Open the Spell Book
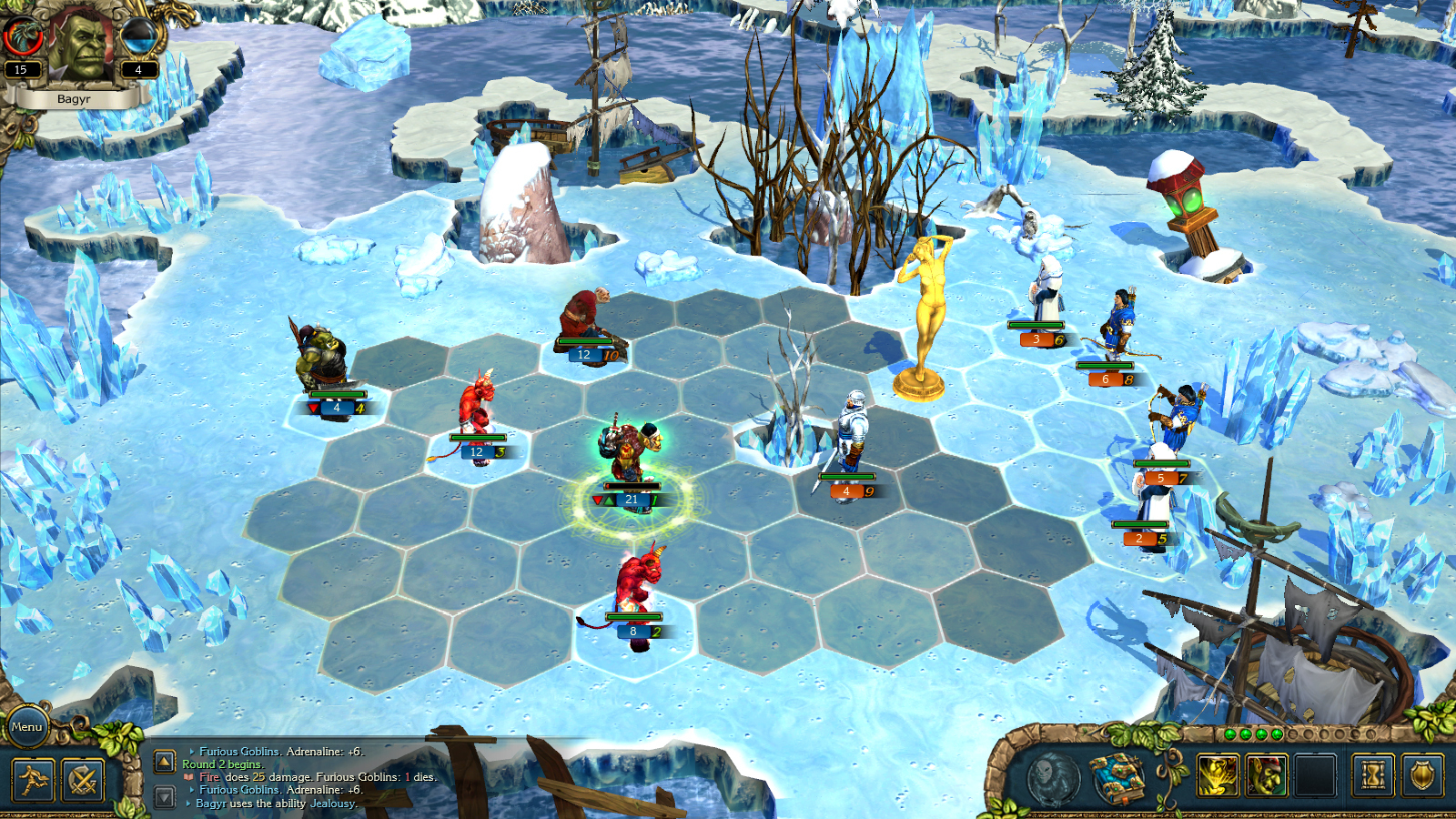This screenshot has height=819, width=1456. pos(1117,779)
